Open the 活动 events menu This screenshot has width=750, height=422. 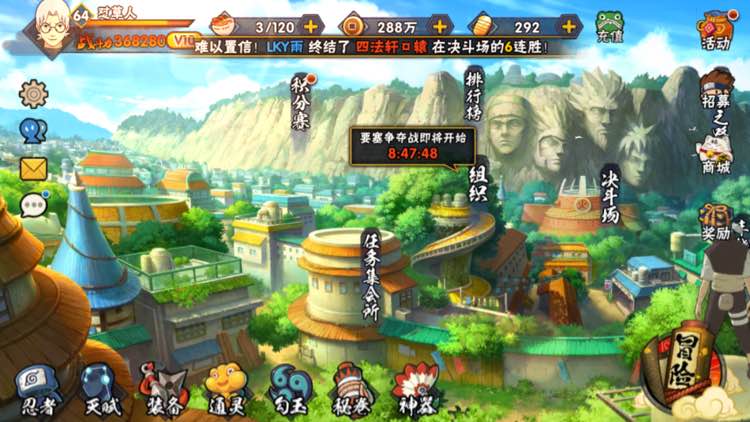715,30
